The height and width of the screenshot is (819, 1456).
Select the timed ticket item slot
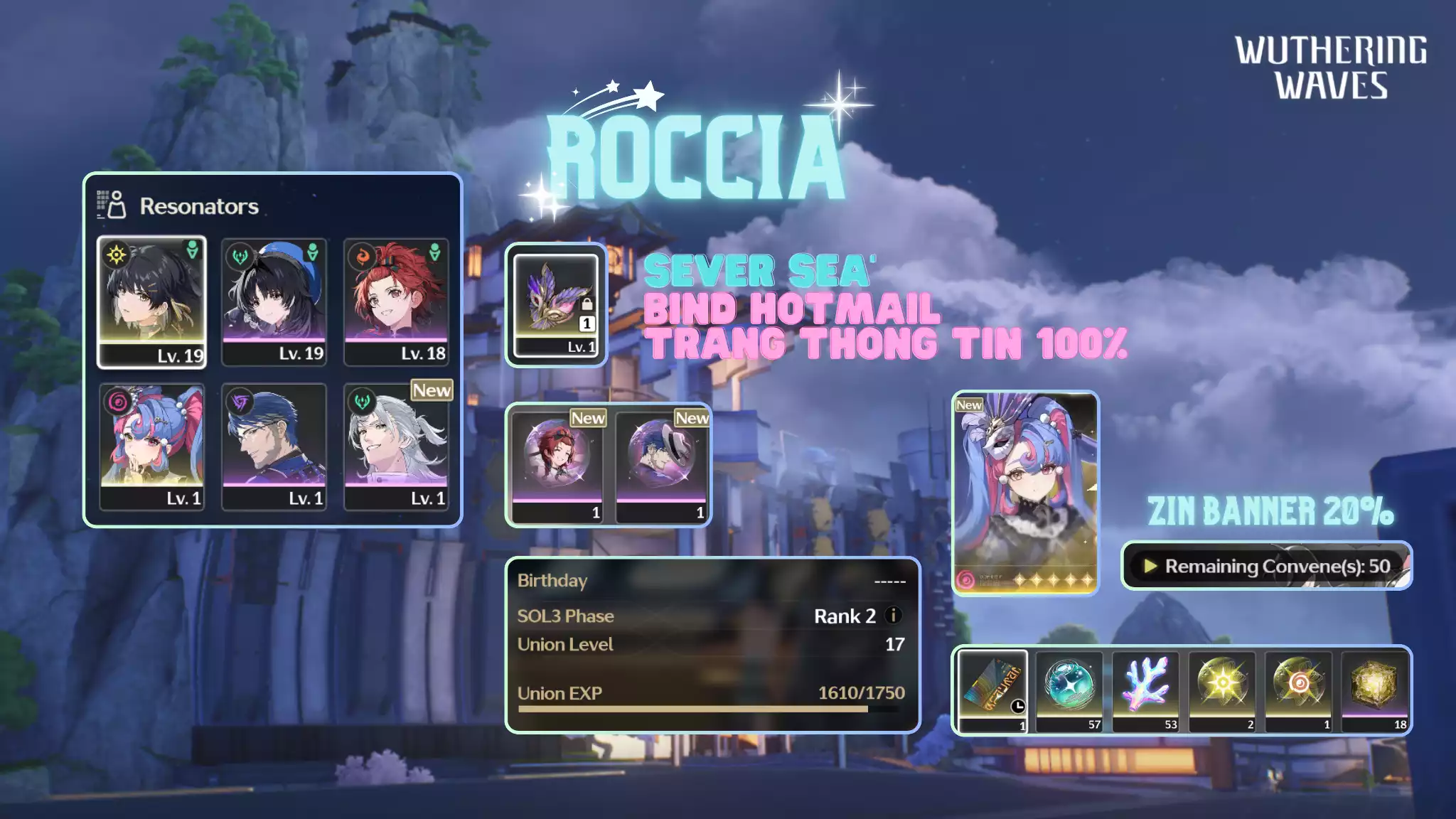pyautogui.click(x=992, y=691)
